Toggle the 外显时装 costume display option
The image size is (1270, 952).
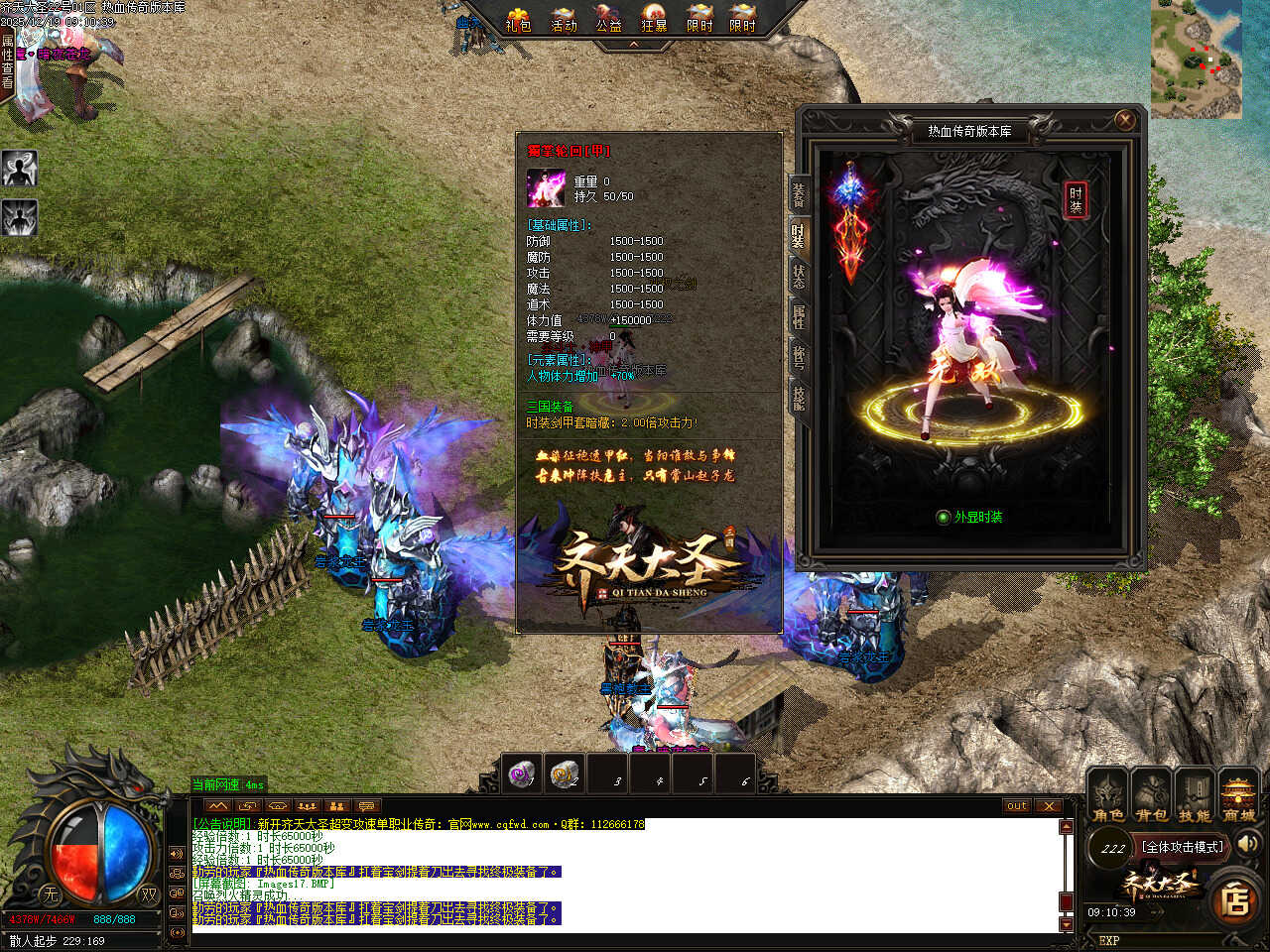[x=944, y=518]
